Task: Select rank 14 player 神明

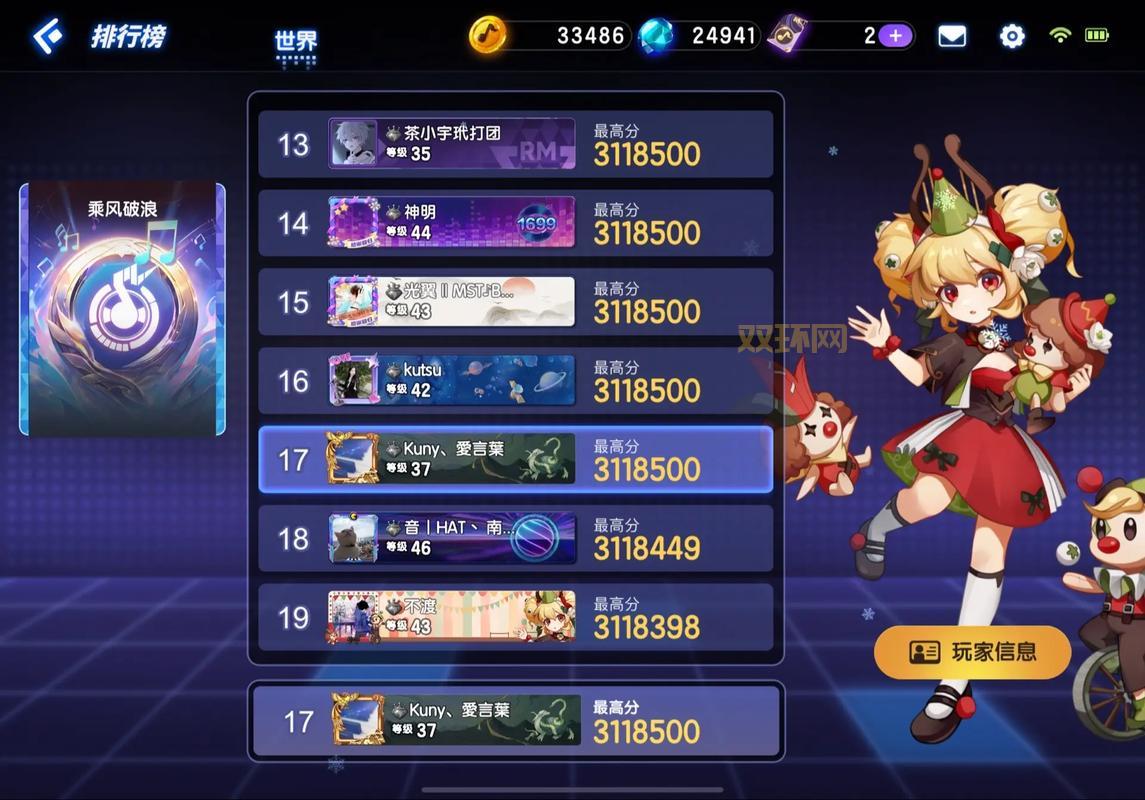Action: tap(515, 223)
